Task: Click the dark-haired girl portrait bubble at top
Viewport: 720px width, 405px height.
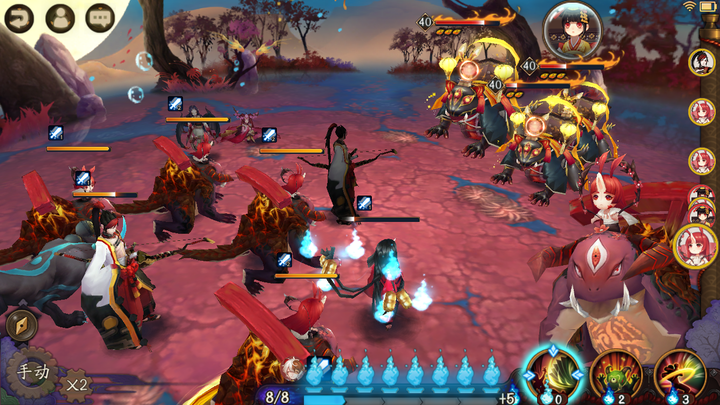Action: click(x=572, y=29)
